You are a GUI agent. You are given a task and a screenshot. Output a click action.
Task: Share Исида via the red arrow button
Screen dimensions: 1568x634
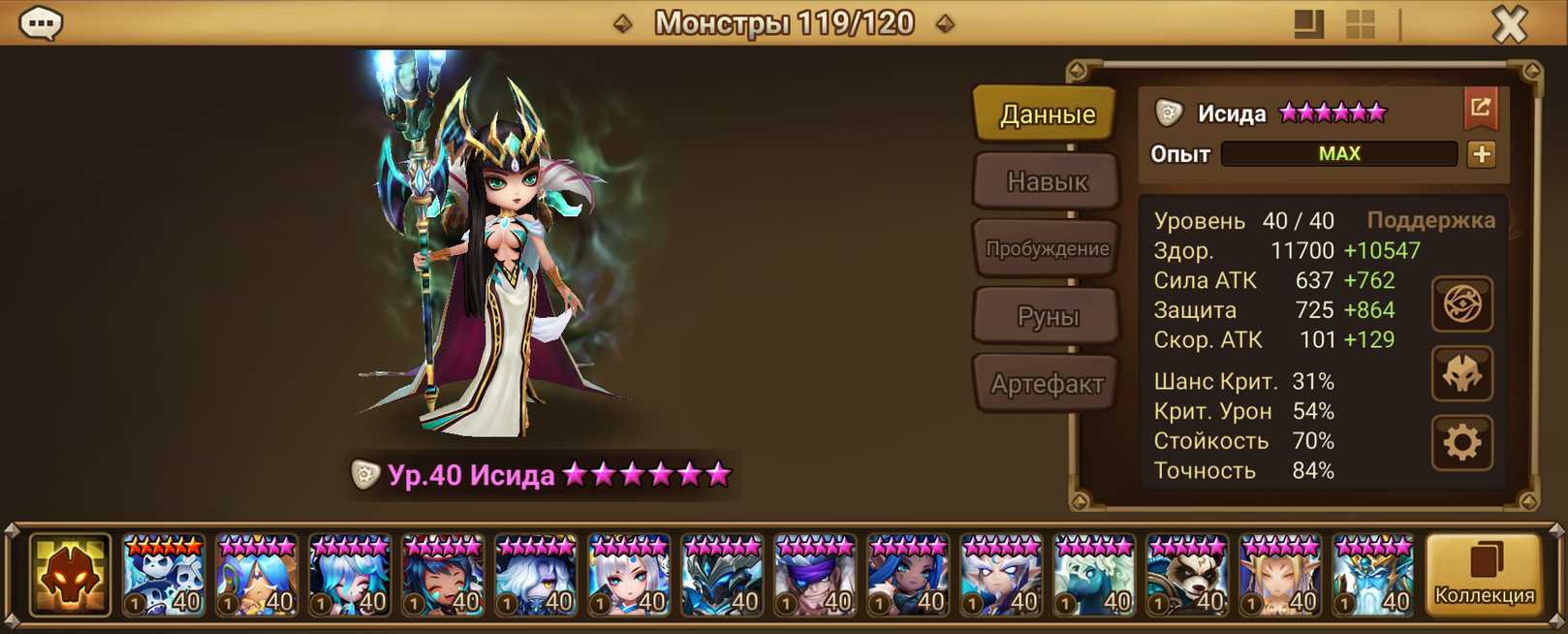1480,108
